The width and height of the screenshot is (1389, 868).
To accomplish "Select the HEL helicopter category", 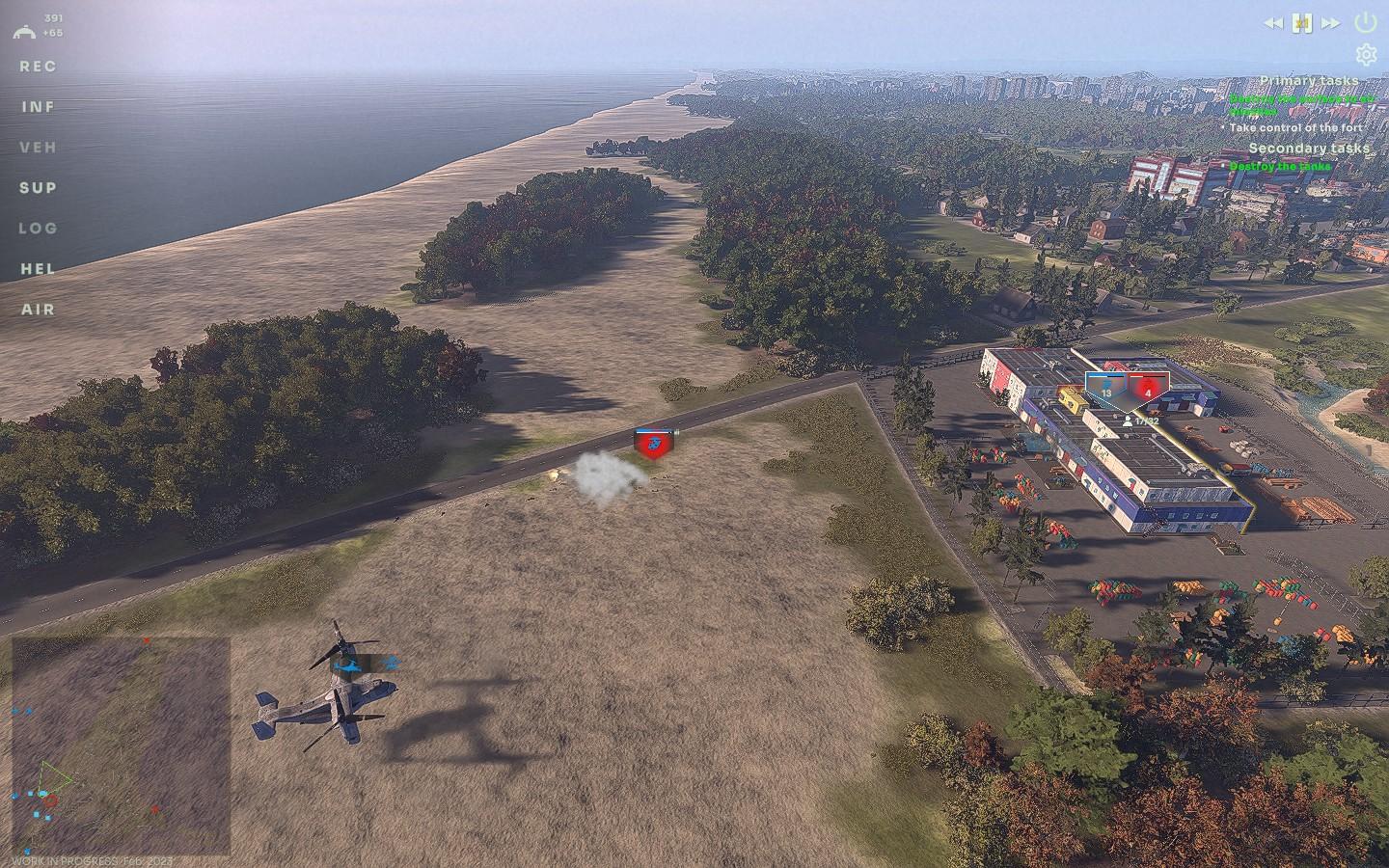I will pos(39,269).
